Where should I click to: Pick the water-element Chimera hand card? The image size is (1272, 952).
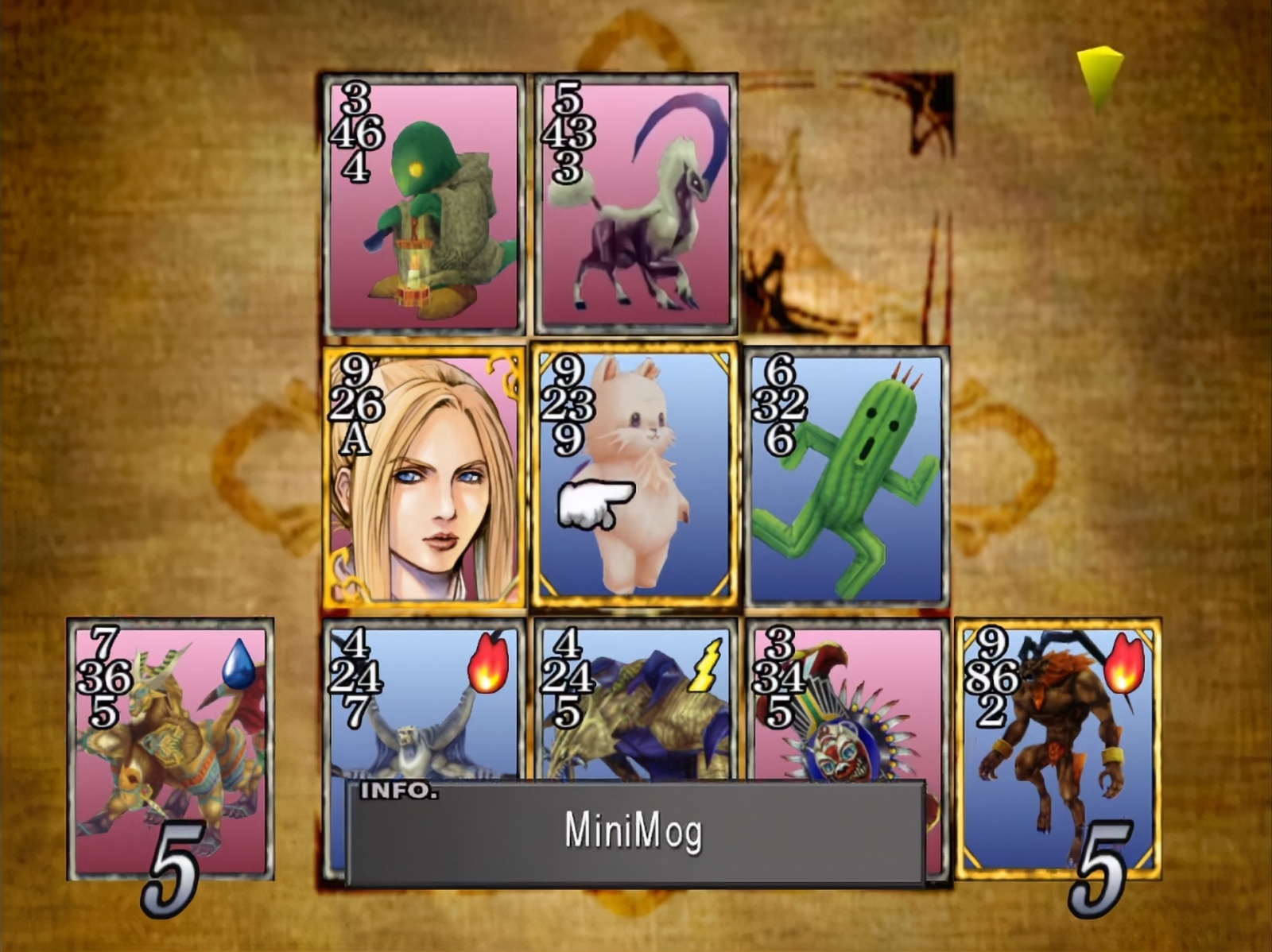pyautogui.click(x=170, y=749)
